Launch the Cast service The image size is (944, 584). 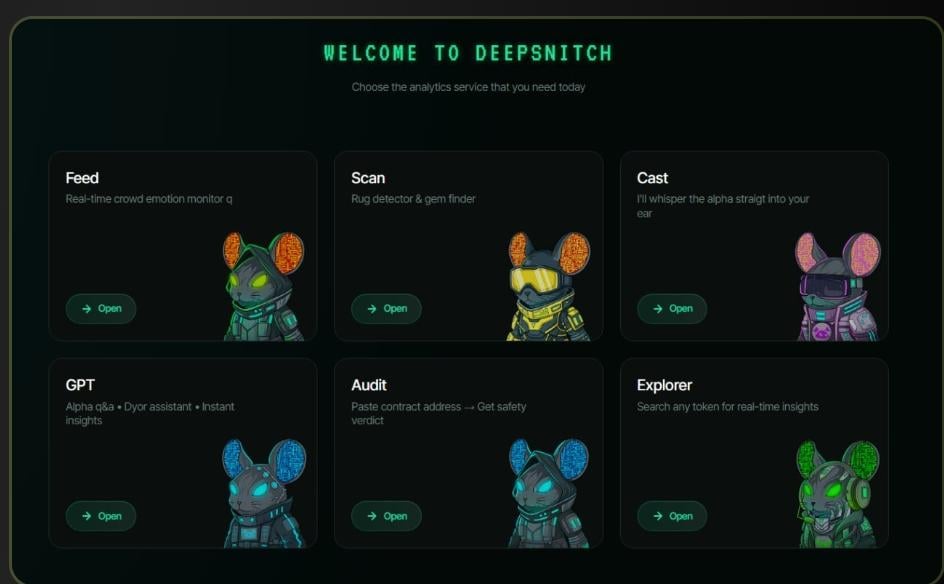click(x=672, y=308)
